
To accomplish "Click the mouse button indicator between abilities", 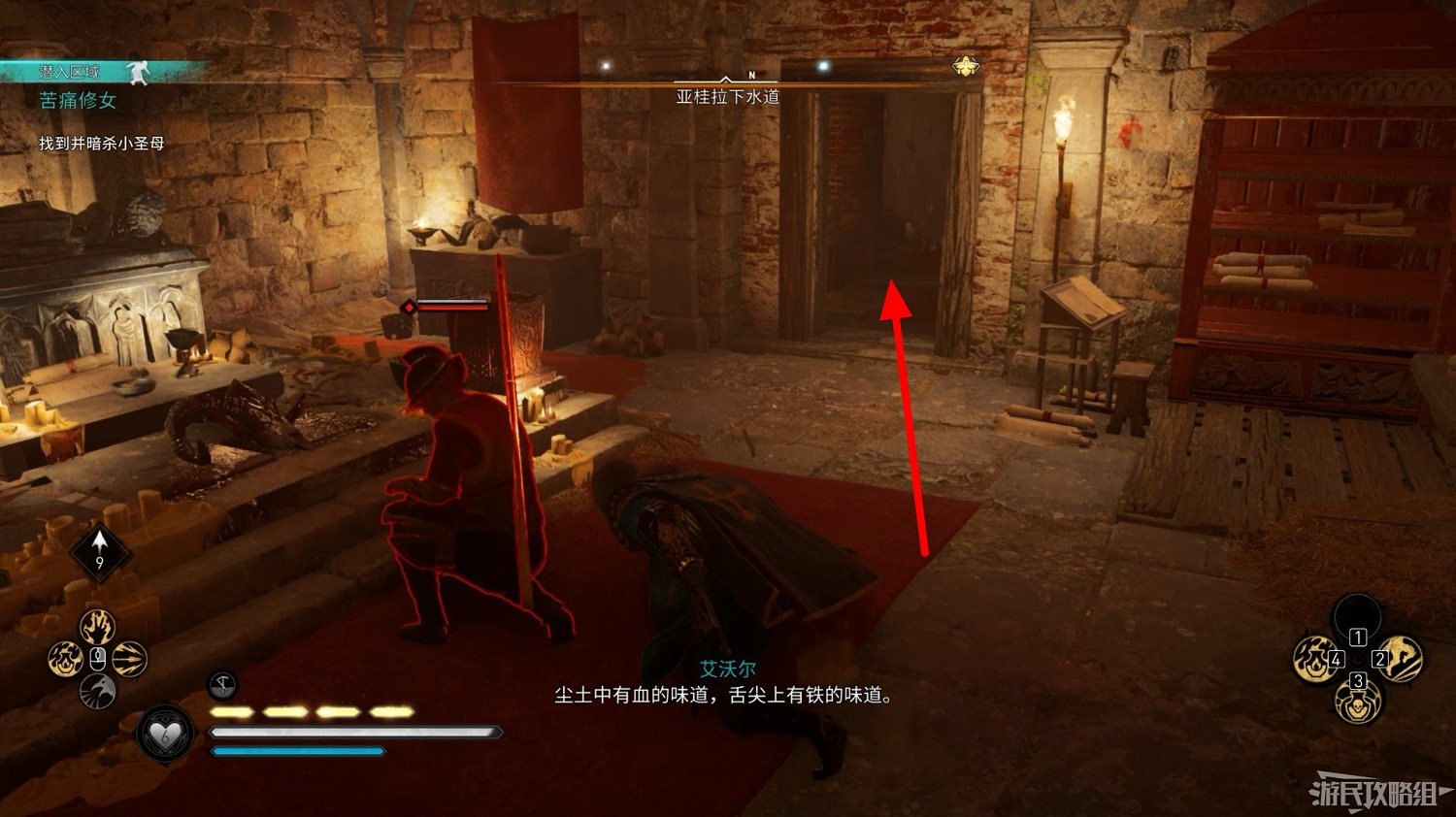I will click(x=97, y=658).
